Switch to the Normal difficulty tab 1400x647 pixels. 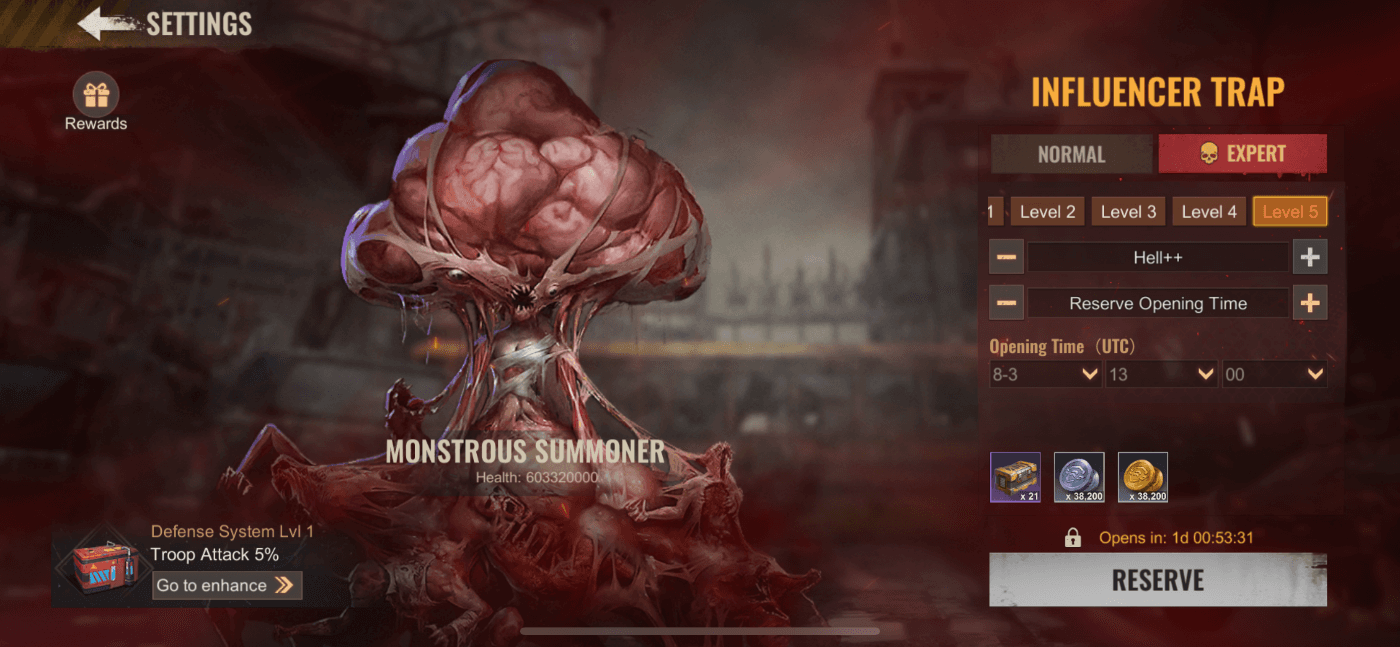(1071, 154)
